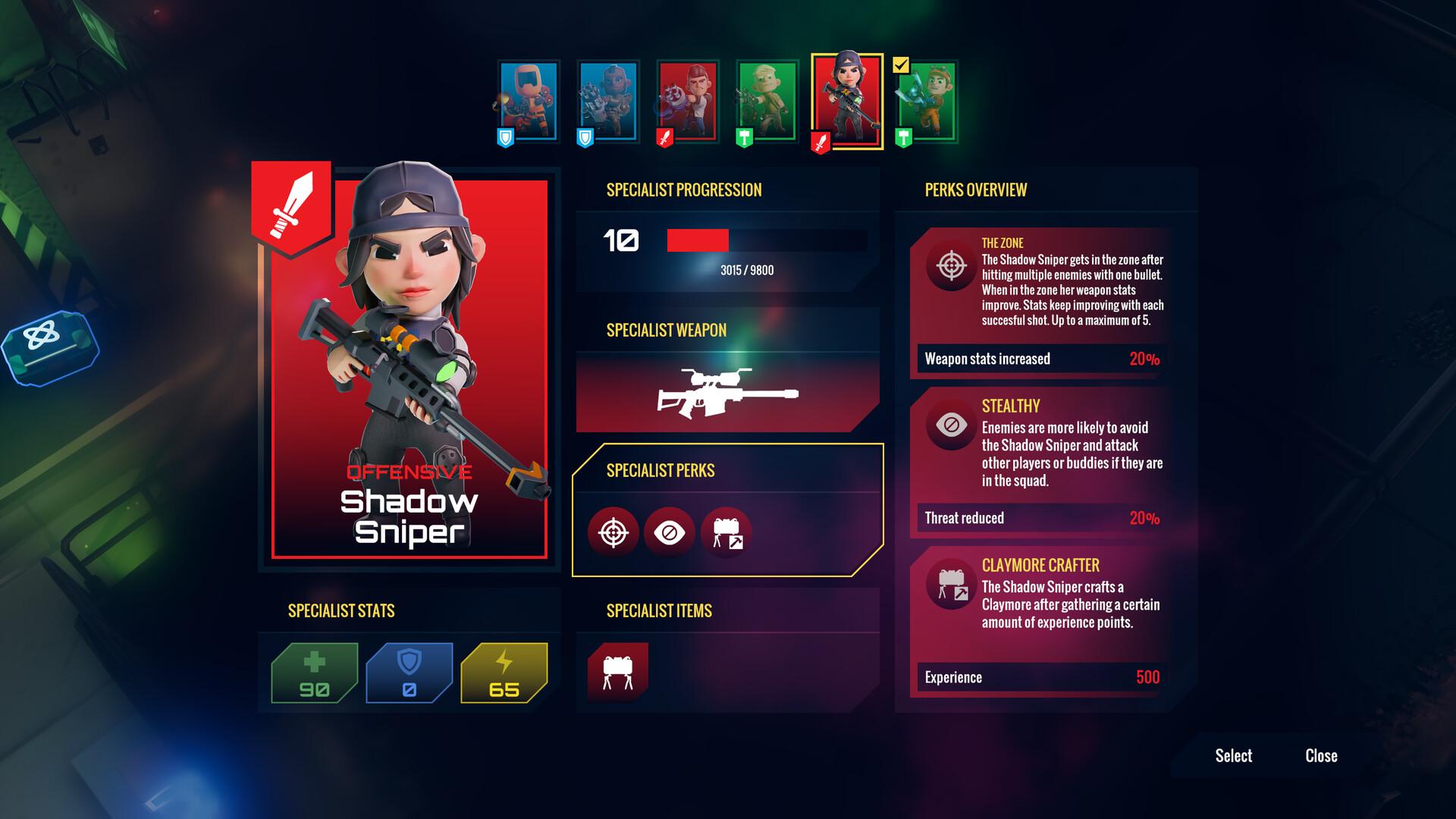
Task: Select the checkmarked goggles specialist card
Action: coord(927,102)
